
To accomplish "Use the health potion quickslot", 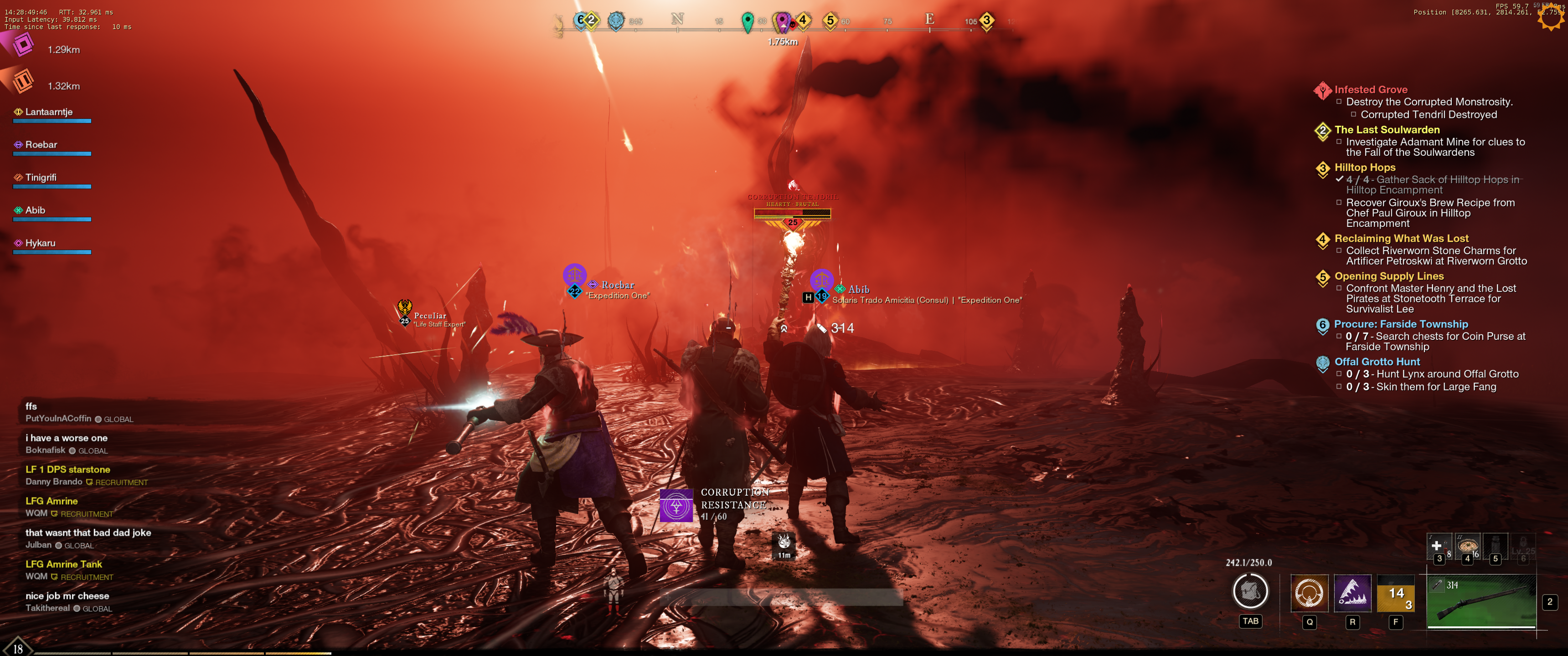I will coord(1438,546).
